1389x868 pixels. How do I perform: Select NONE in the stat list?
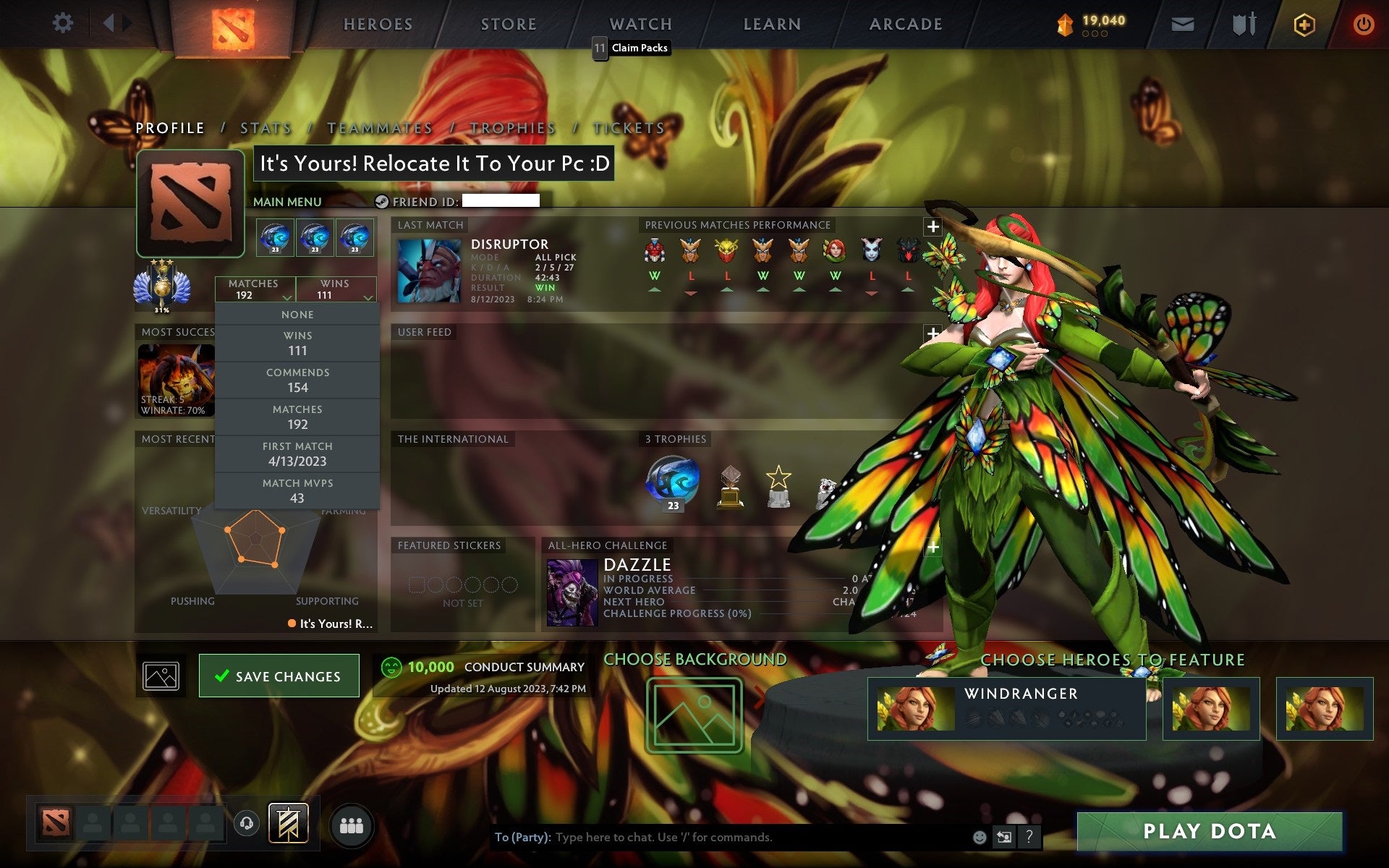coord(297,314)
